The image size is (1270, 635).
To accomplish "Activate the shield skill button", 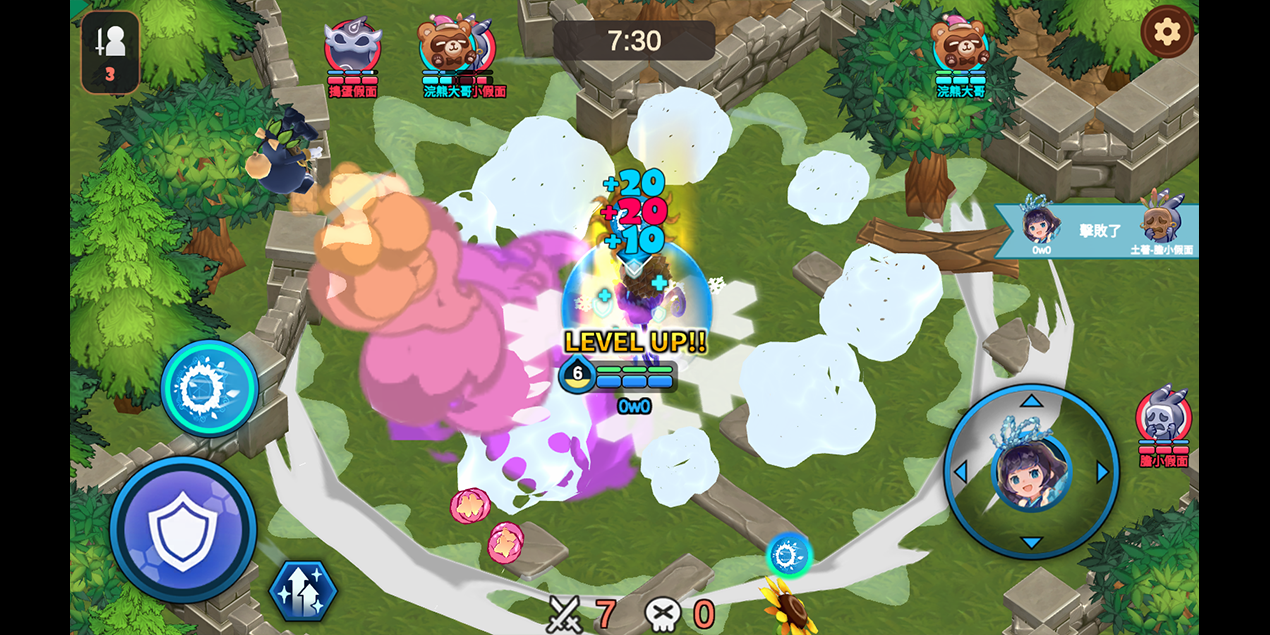I will pos(183,529).
